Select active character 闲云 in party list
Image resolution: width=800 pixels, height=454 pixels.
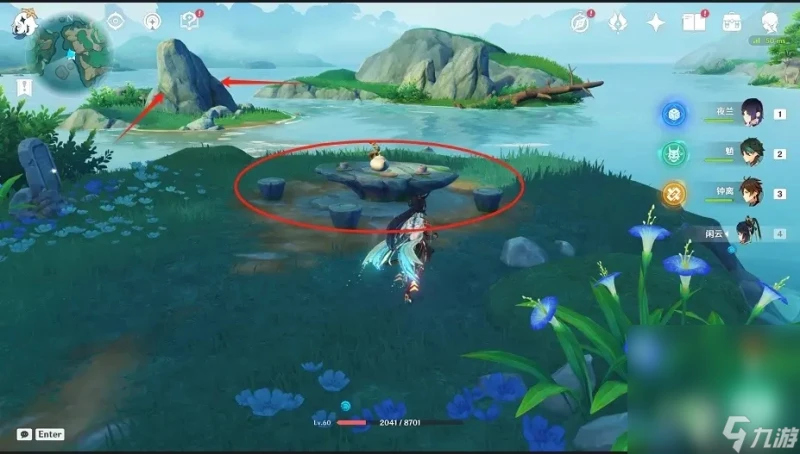coord(748,234)
